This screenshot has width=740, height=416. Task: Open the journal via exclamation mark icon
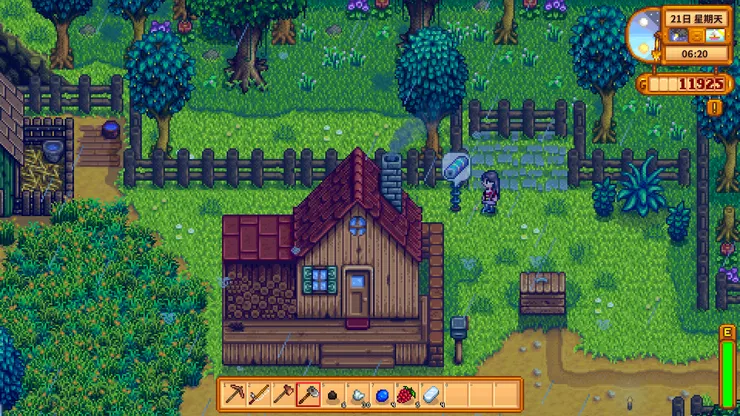(714, 106)
